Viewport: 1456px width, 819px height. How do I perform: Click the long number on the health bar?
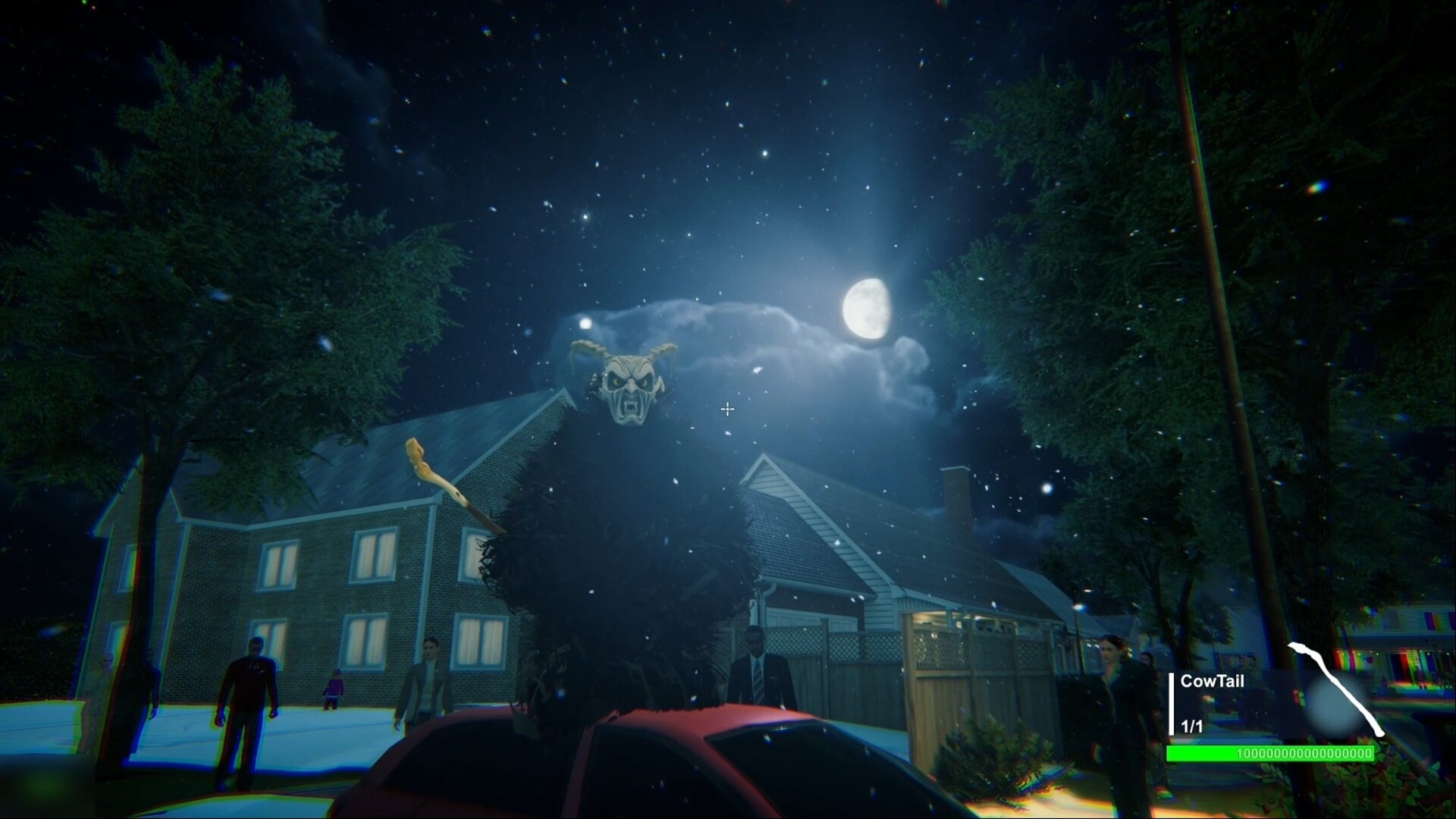tap(1304, 753)
